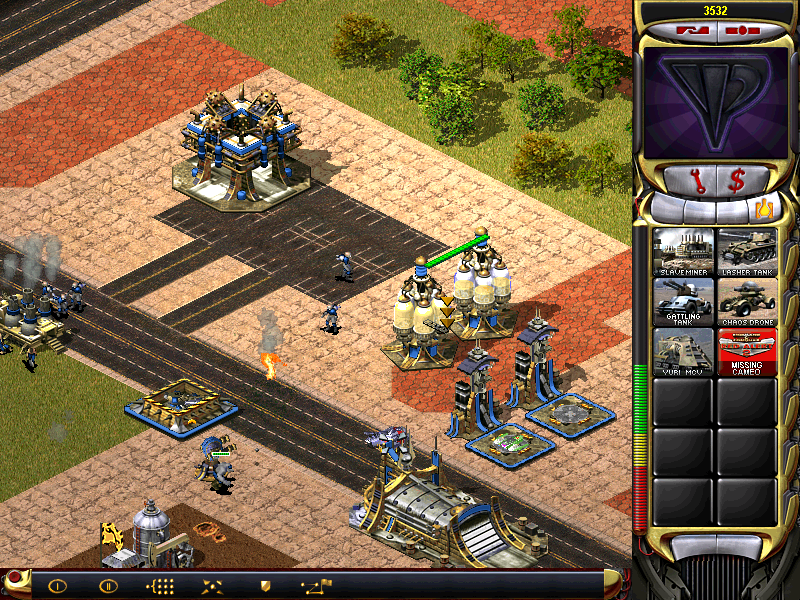Queue a Slave Miner for production
The height and width of the screenshot is (600, 800).
coord(683,252)
